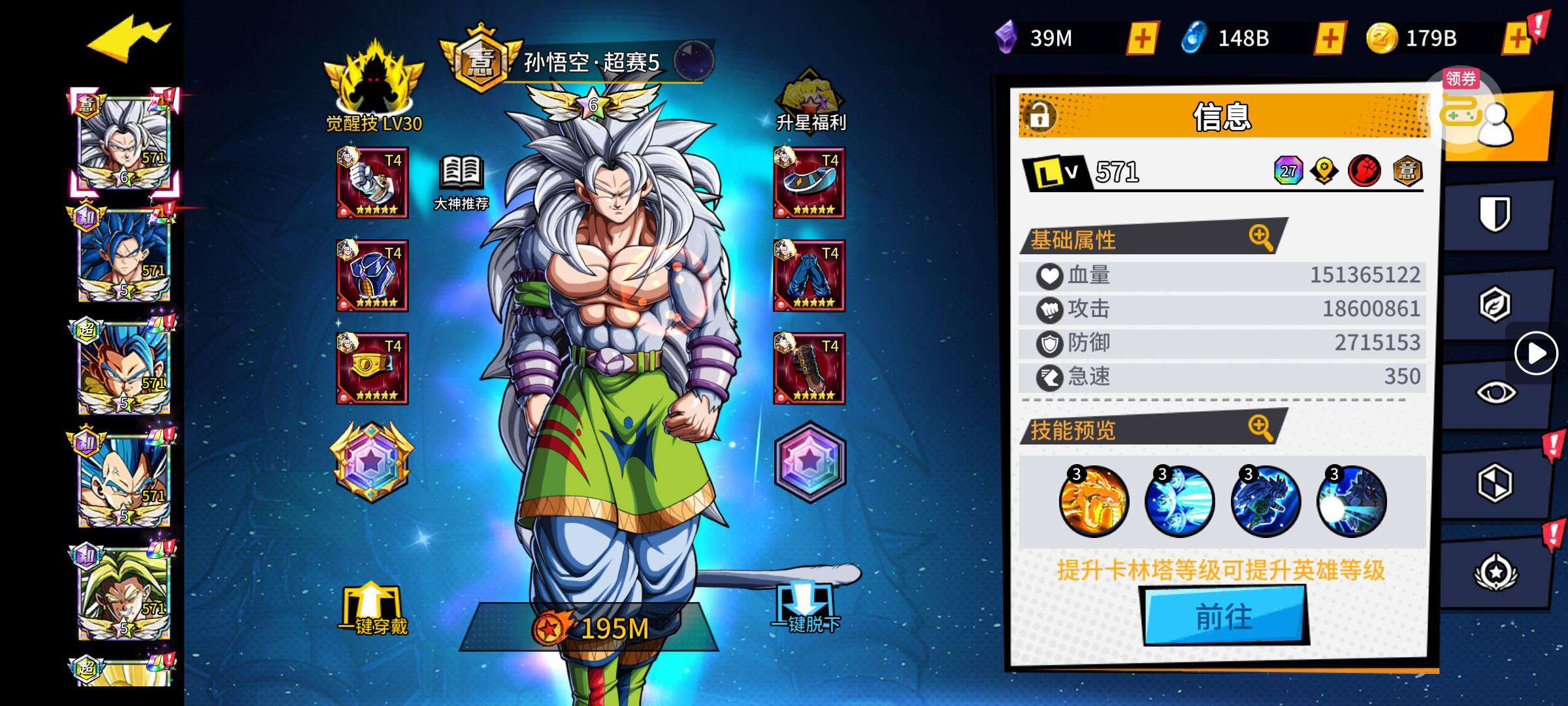Select the blue-haired Goku hero portrait
The height and width of the screenshot is (706, 1568).
124,256
